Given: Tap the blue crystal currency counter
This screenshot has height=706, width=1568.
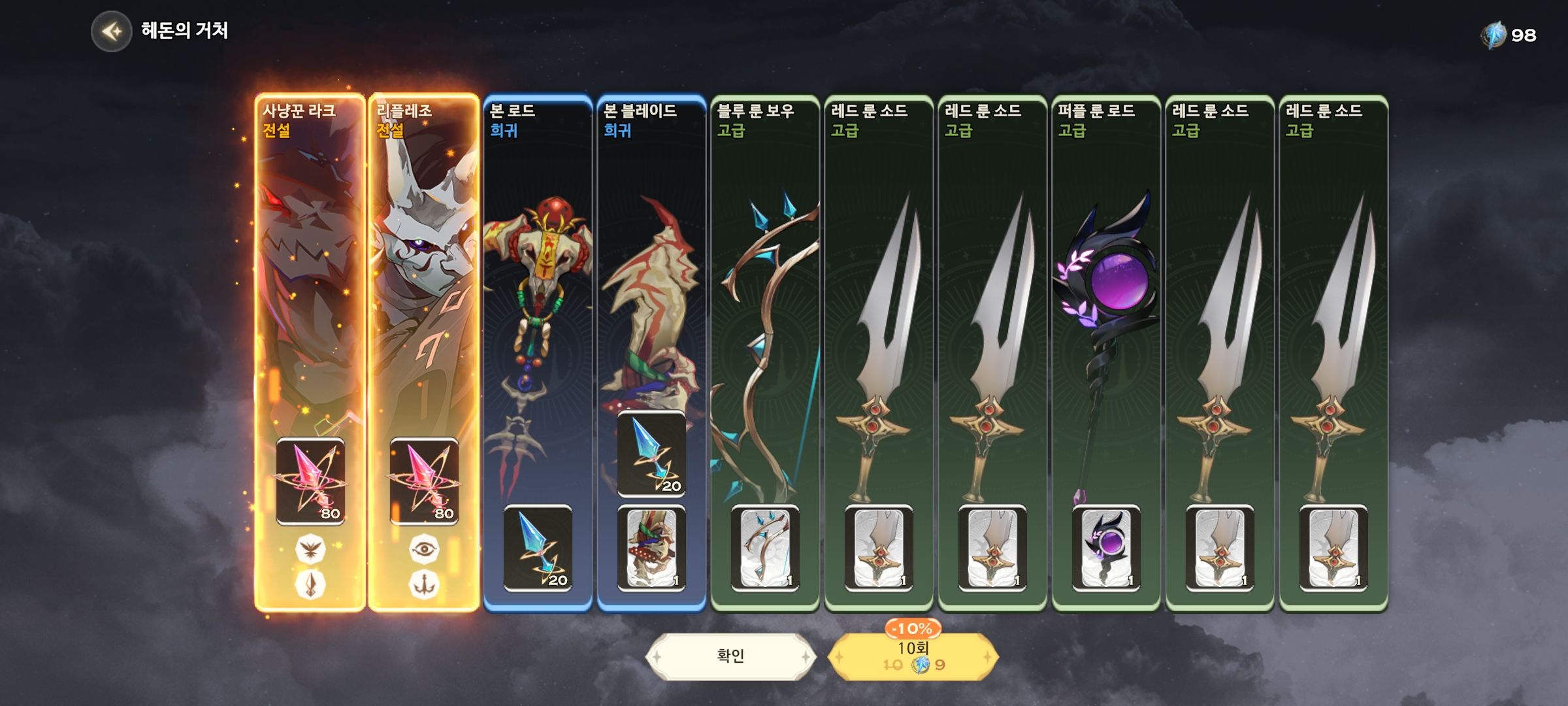Looking at the screenshot, I should click(x=1509, y=35).
